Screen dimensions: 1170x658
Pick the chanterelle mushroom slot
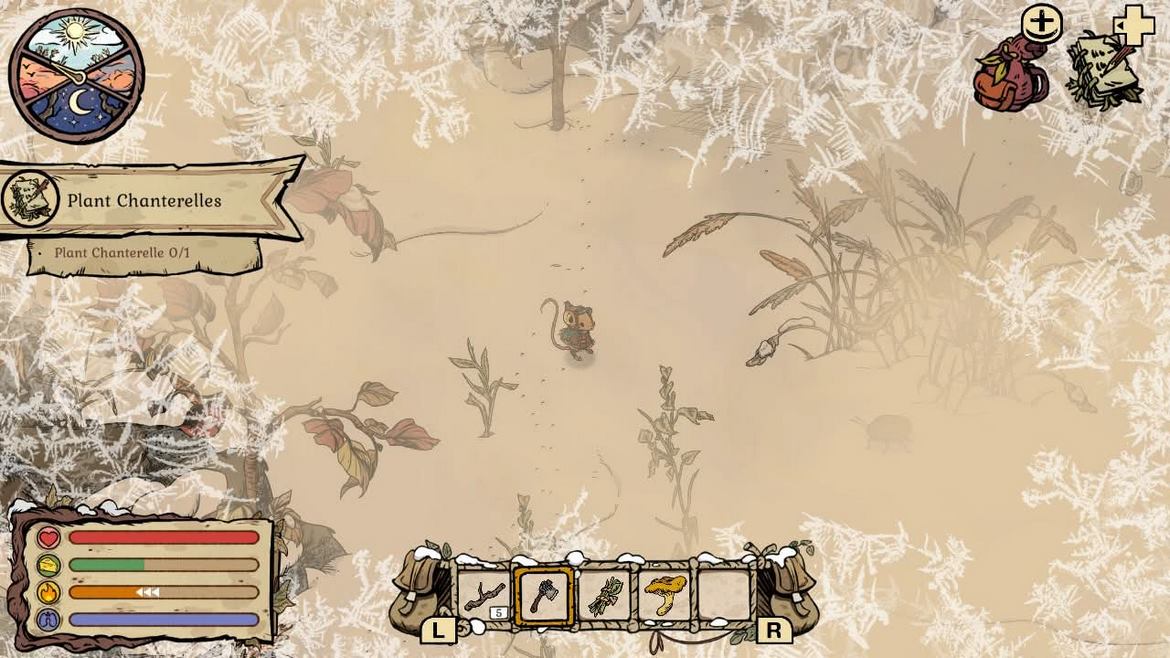(x=664, y=596)
